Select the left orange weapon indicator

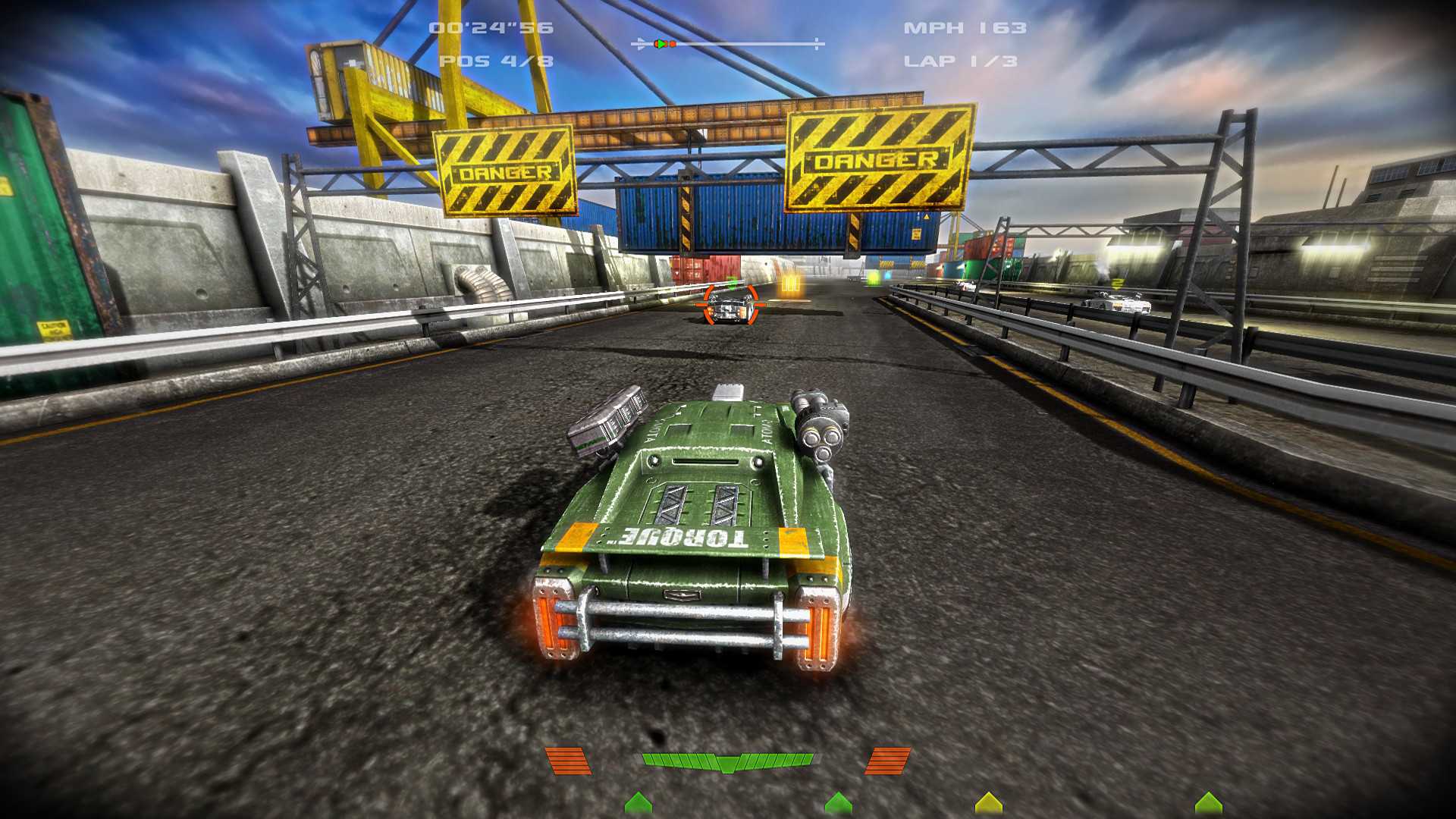click(x=568, y=761)
